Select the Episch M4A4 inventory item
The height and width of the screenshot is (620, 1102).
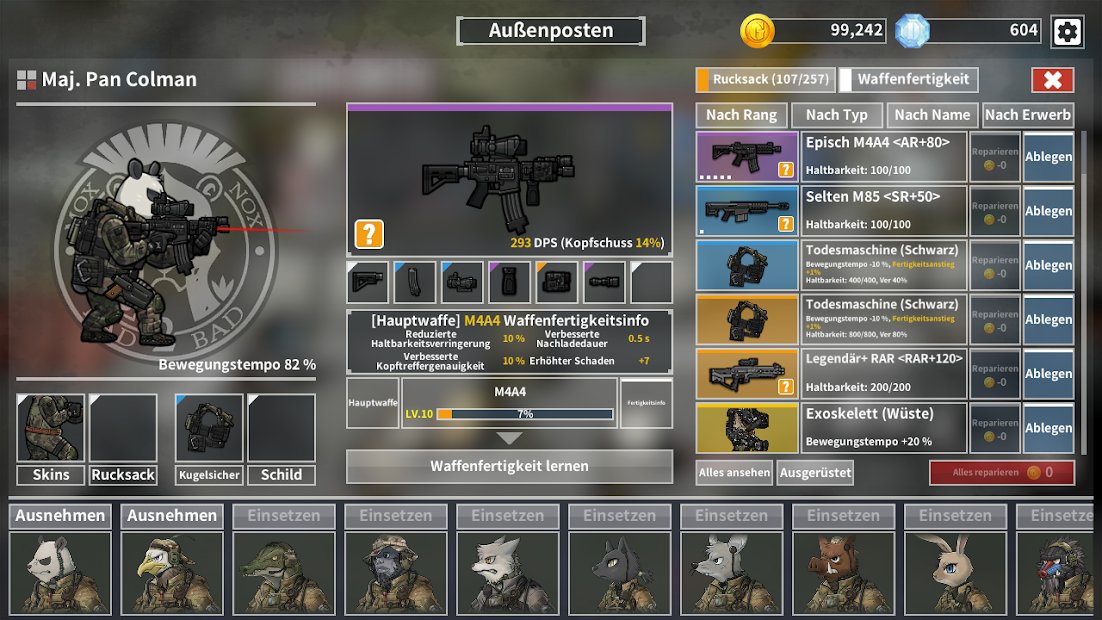885,157
